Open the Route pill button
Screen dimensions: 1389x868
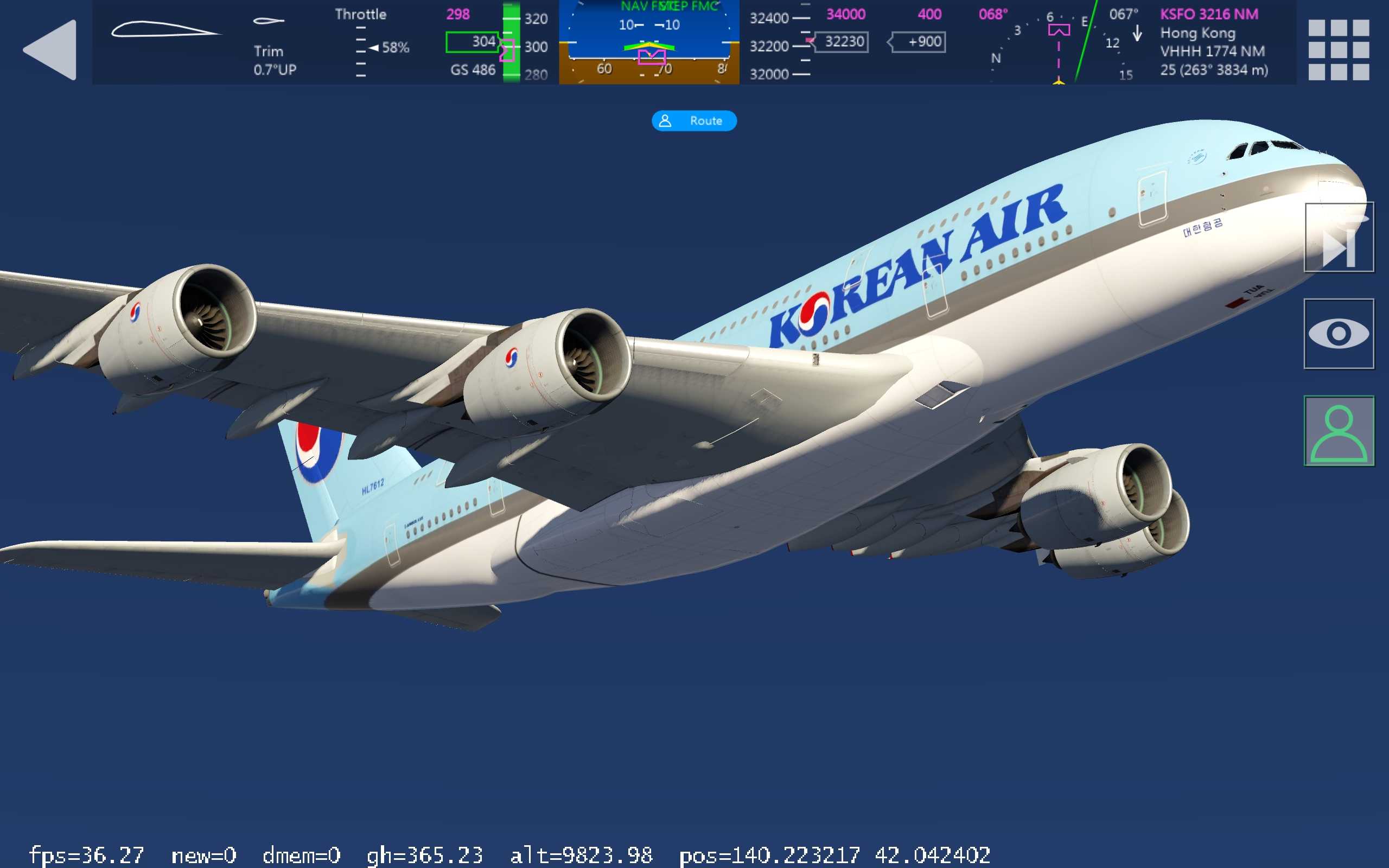click(x=694, y=120)
